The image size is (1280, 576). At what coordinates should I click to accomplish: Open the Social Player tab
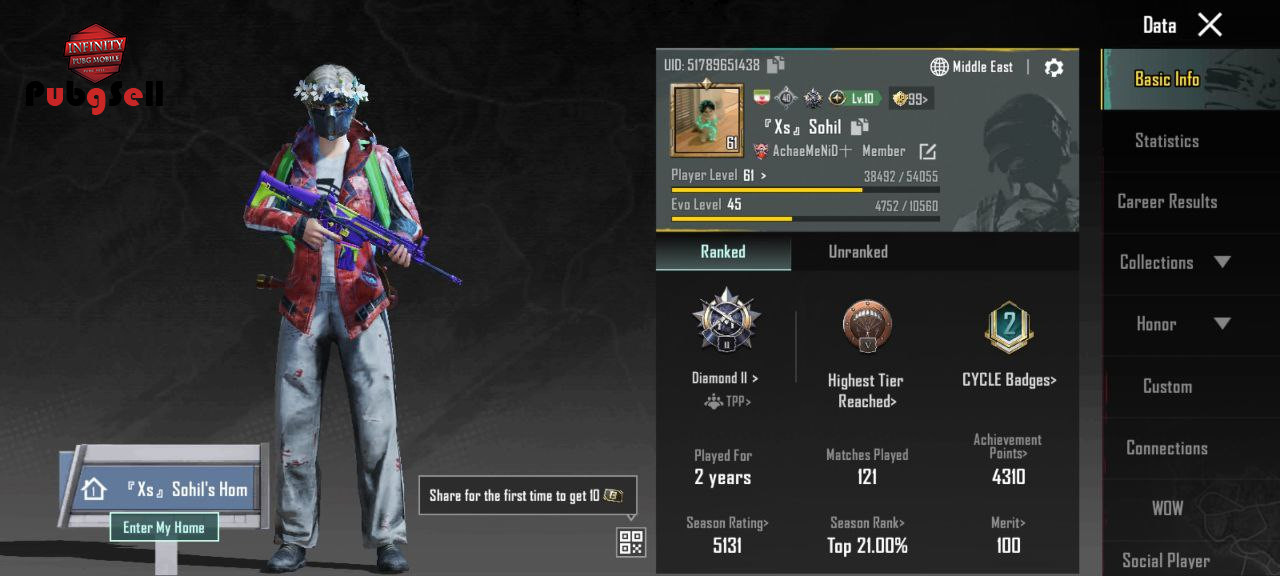tap(1166, 560)
